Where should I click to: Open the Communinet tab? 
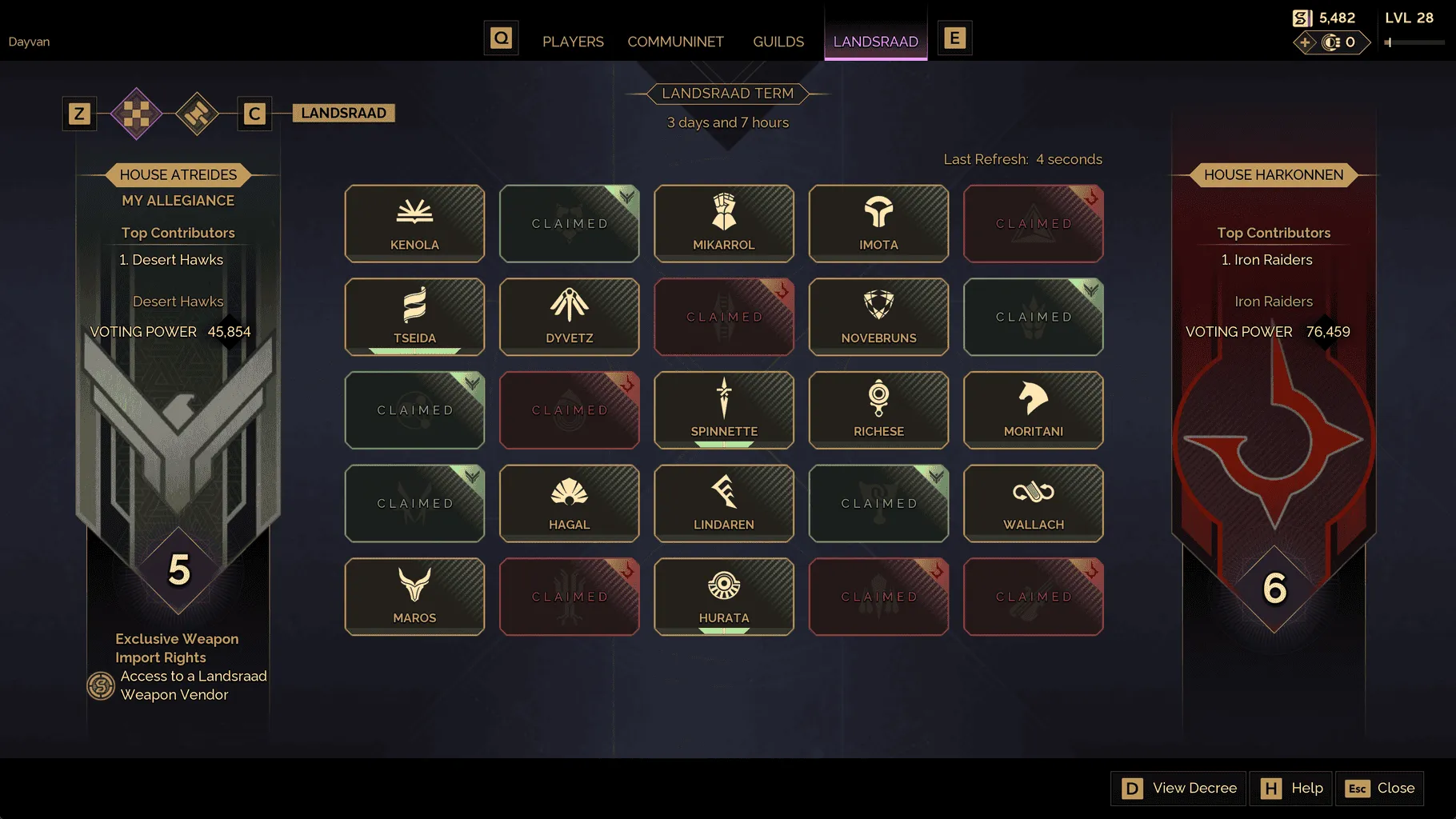click(675, 42)
